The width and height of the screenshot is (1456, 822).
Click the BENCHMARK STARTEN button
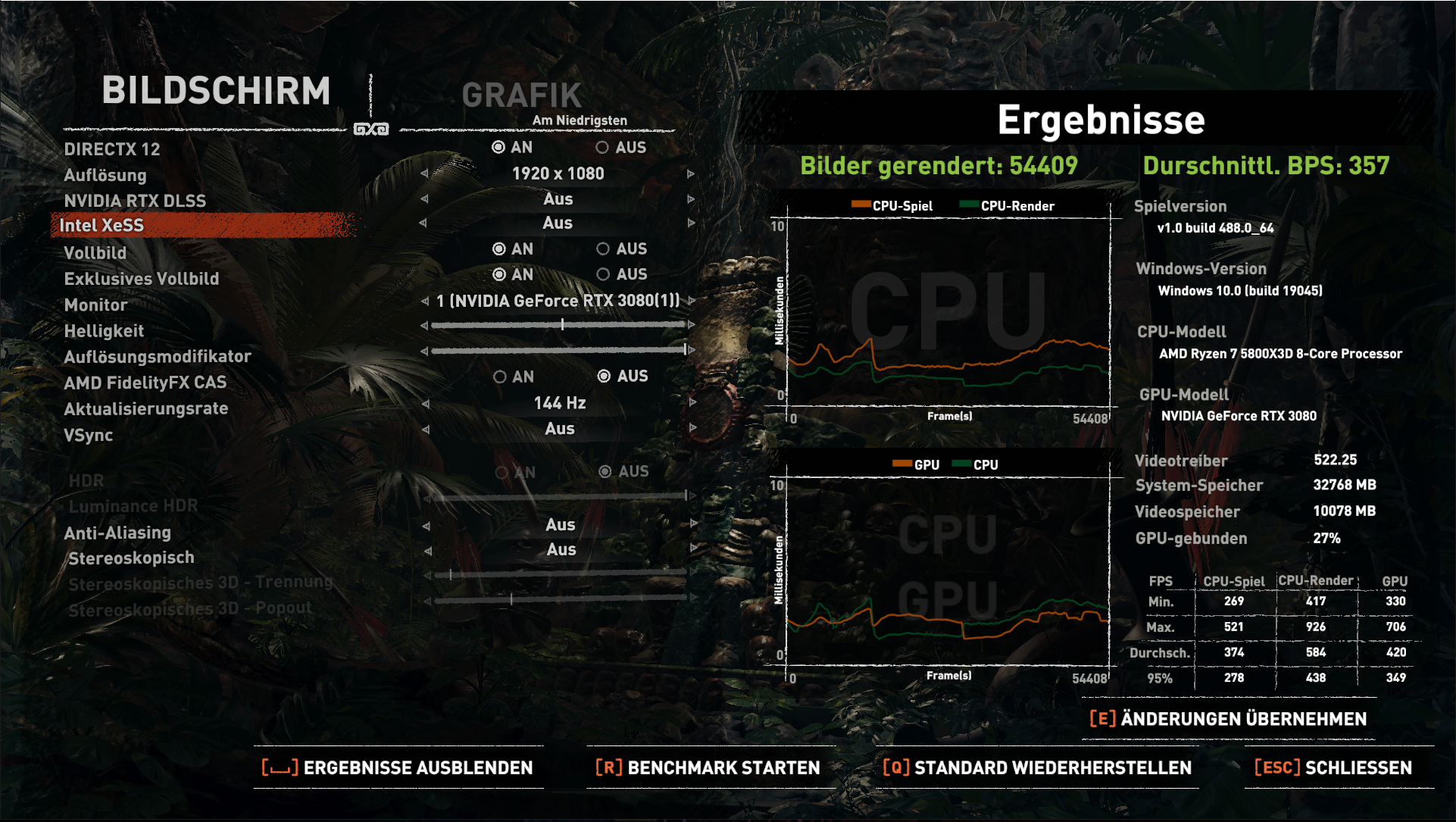(x=723, y=767)
